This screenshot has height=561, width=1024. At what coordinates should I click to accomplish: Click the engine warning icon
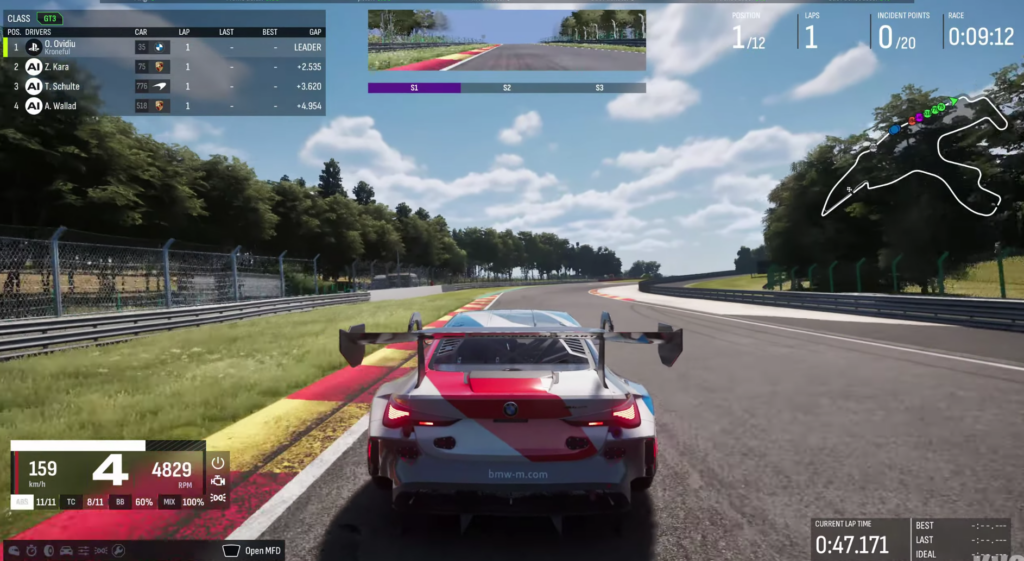pos(218,480)
